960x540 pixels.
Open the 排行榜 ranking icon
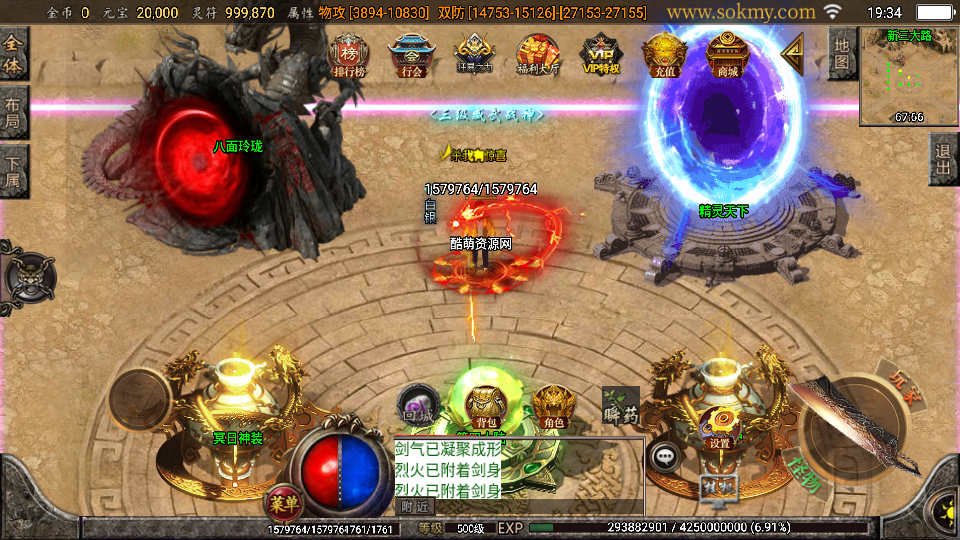348,55
